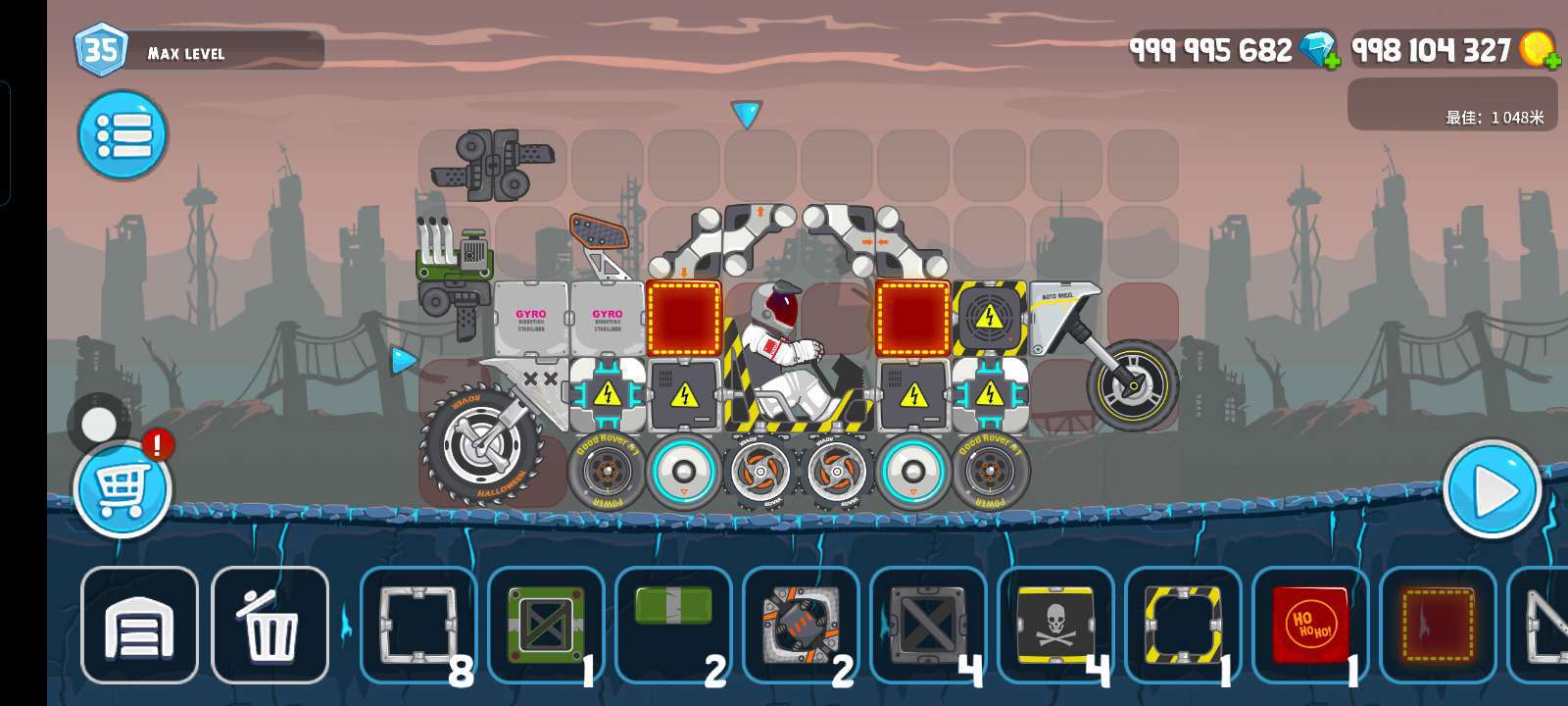Add more diamonds with the plus icon
Image resolution: width=1568 pixels, height=706 pixels.
tap(1331, 60)
